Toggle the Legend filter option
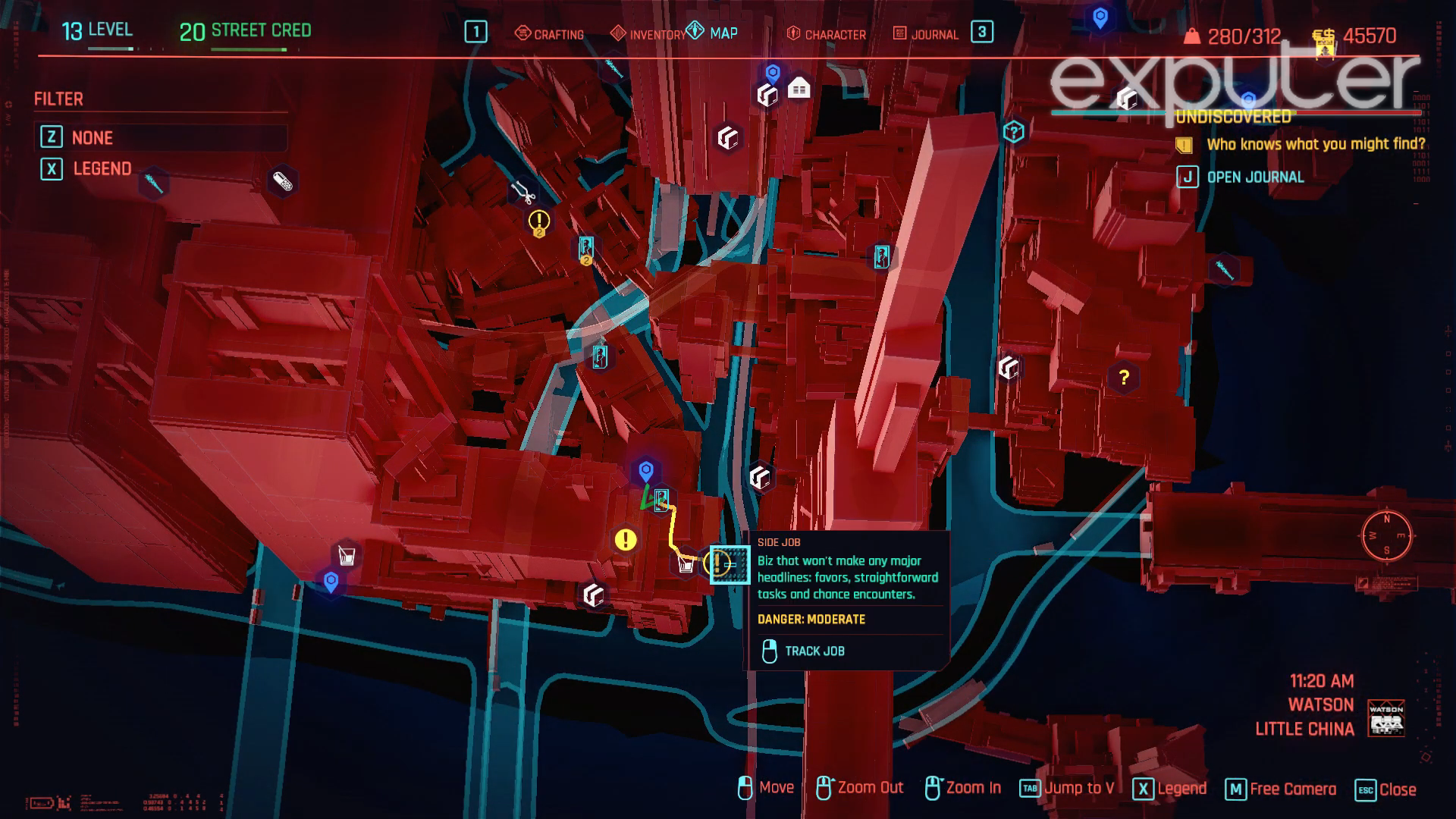 tap(101, 168)
